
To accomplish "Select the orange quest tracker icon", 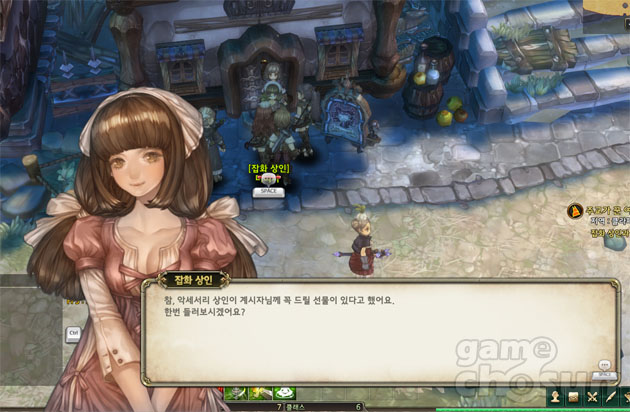I will pos(575,211).
